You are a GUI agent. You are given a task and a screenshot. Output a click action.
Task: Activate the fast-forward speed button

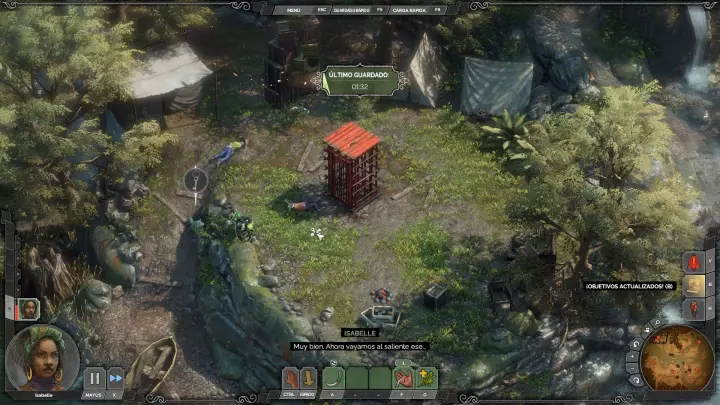(x=116, y=379)
